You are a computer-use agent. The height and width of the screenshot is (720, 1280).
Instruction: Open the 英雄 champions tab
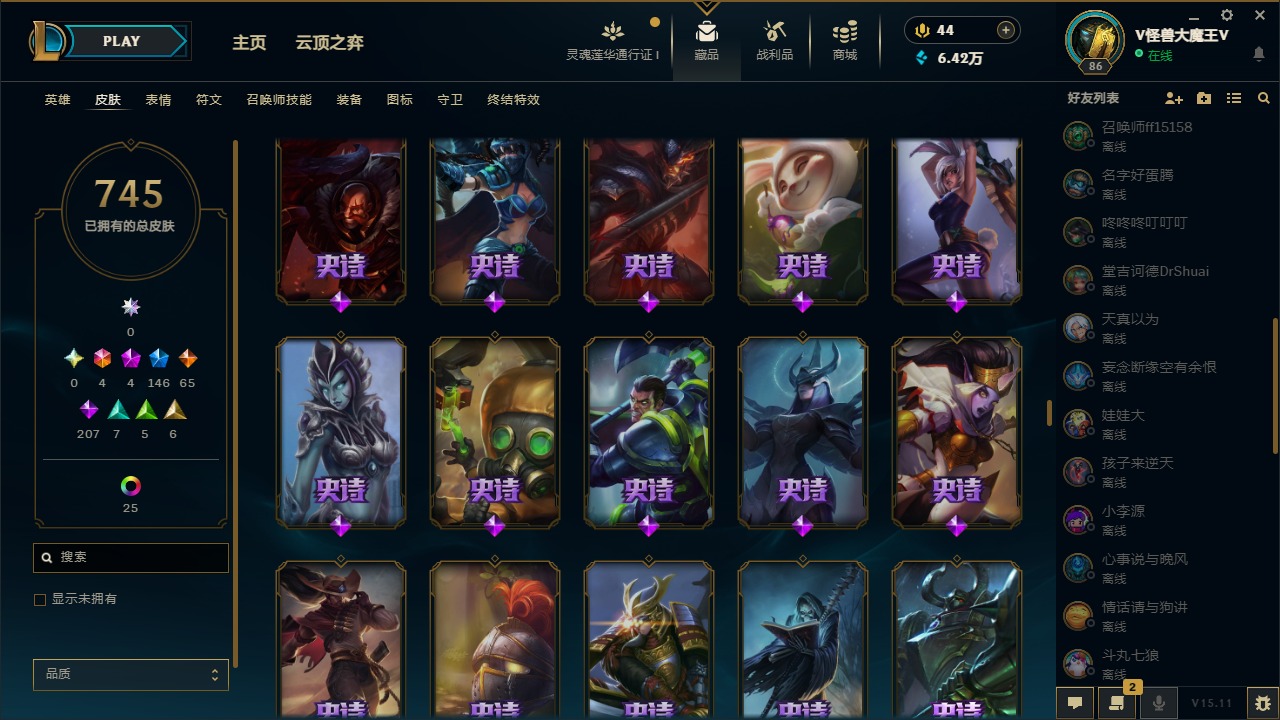tap(56, 100)
